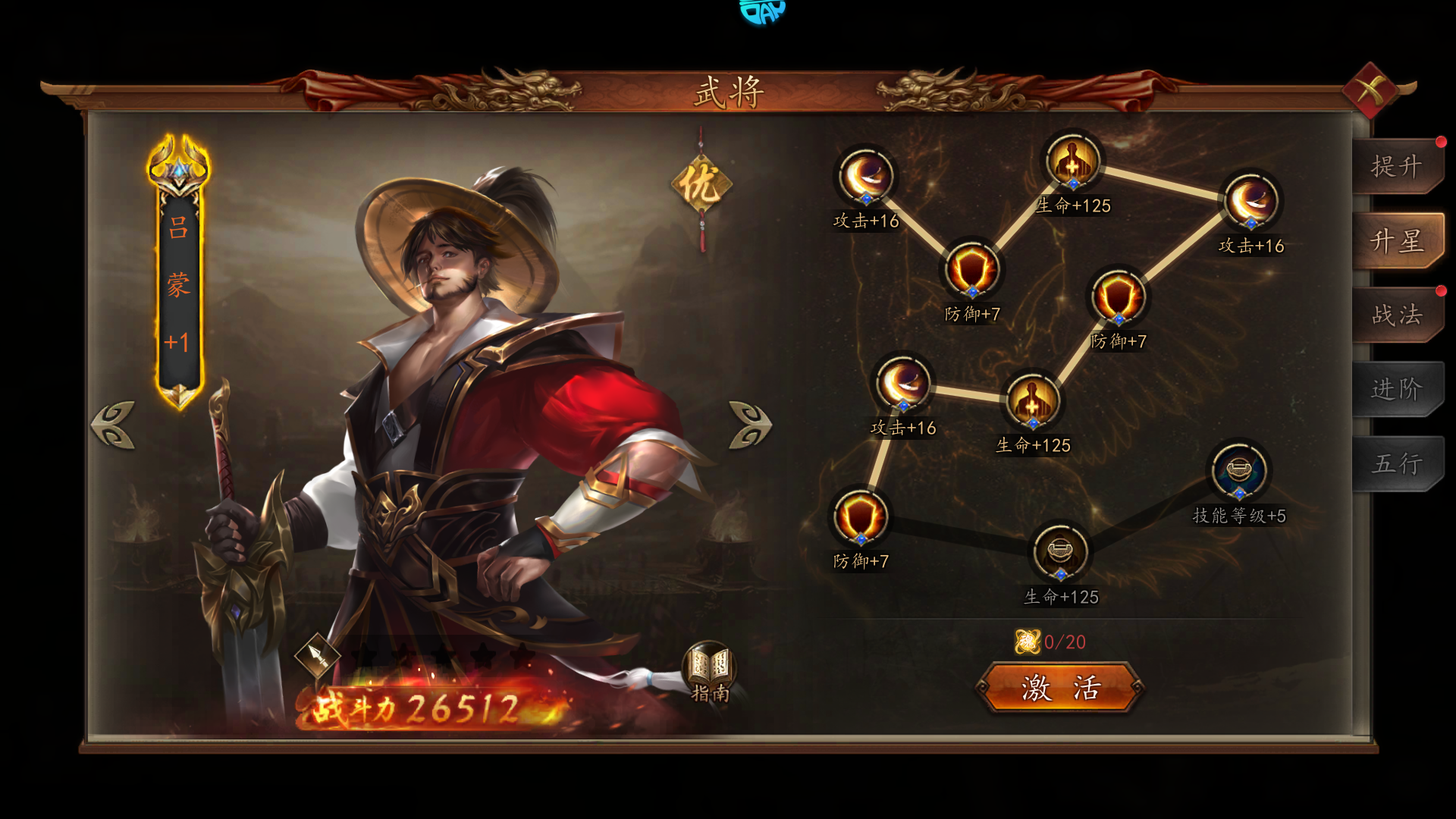Open the 指南 guide book
Image resolution: width=1456 pixels, height=819 pixels.
pos(710,671)
